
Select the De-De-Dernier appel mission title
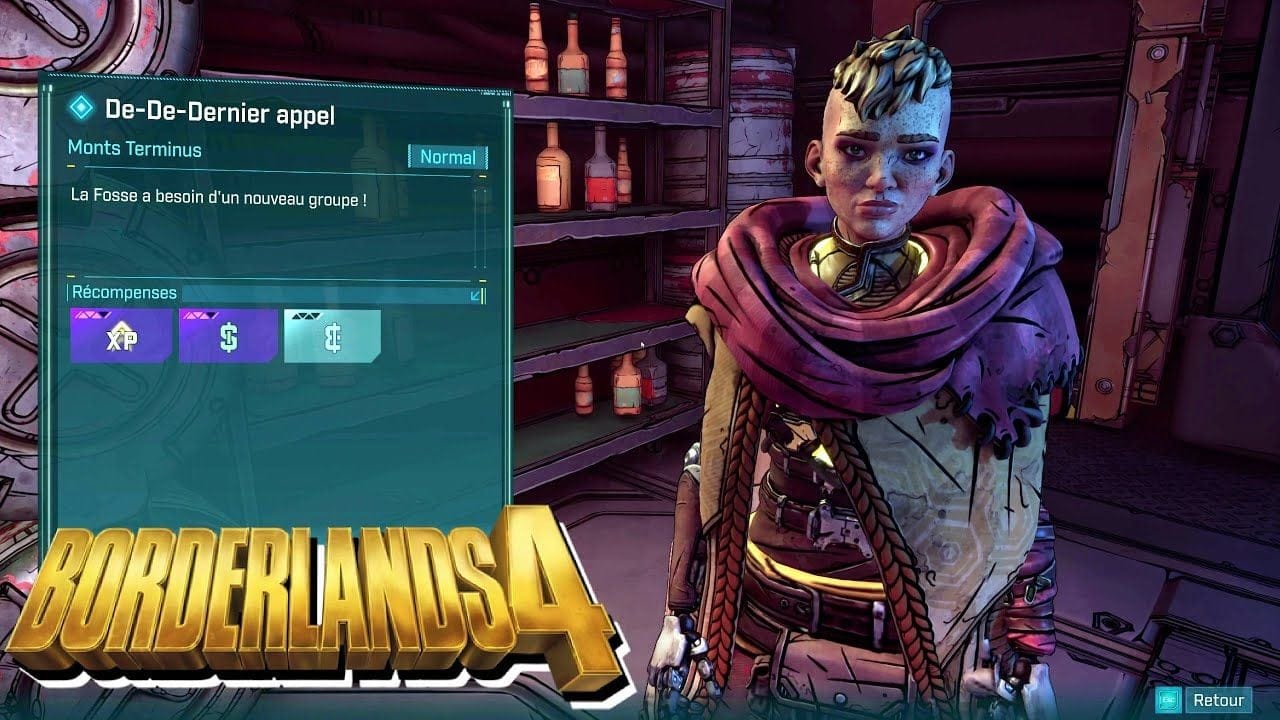tap(219, 113)
